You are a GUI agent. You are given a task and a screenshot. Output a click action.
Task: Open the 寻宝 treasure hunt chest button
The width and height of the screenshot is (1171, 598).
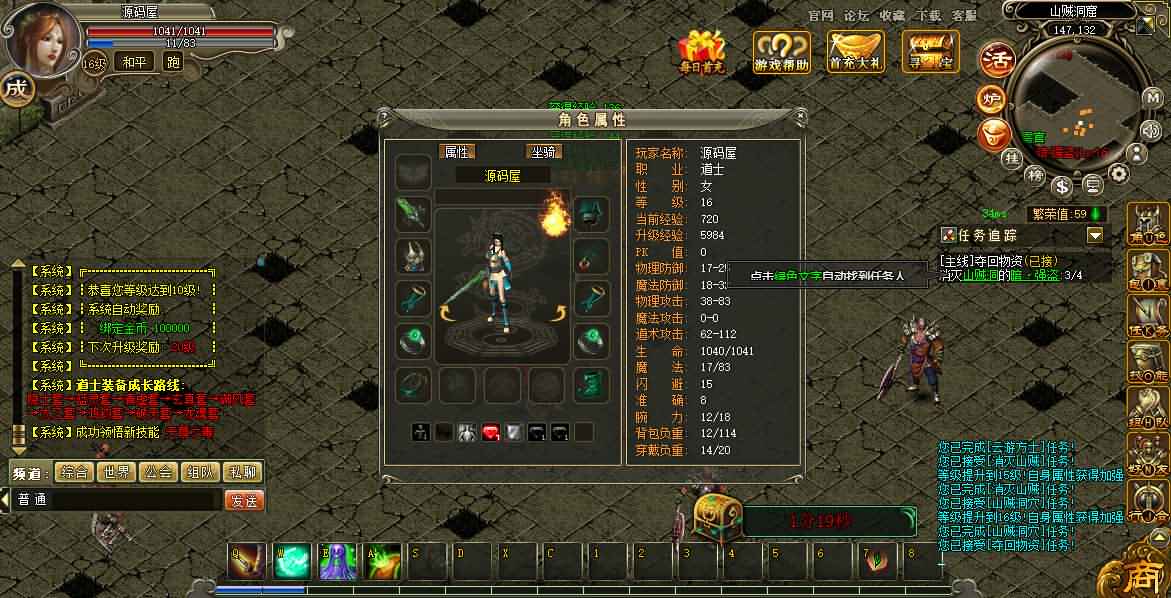[930, 50]
